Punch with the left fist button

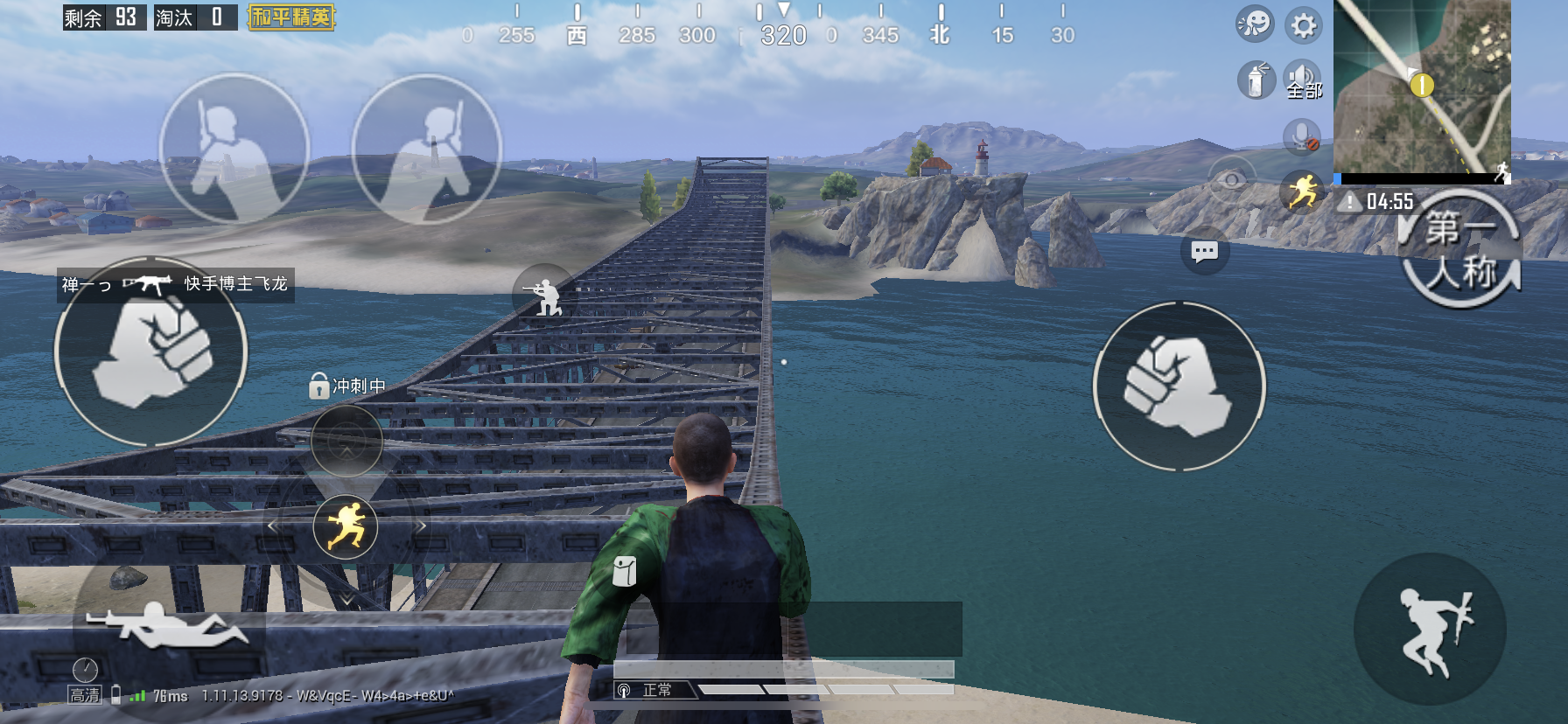[x=151, y=352]
